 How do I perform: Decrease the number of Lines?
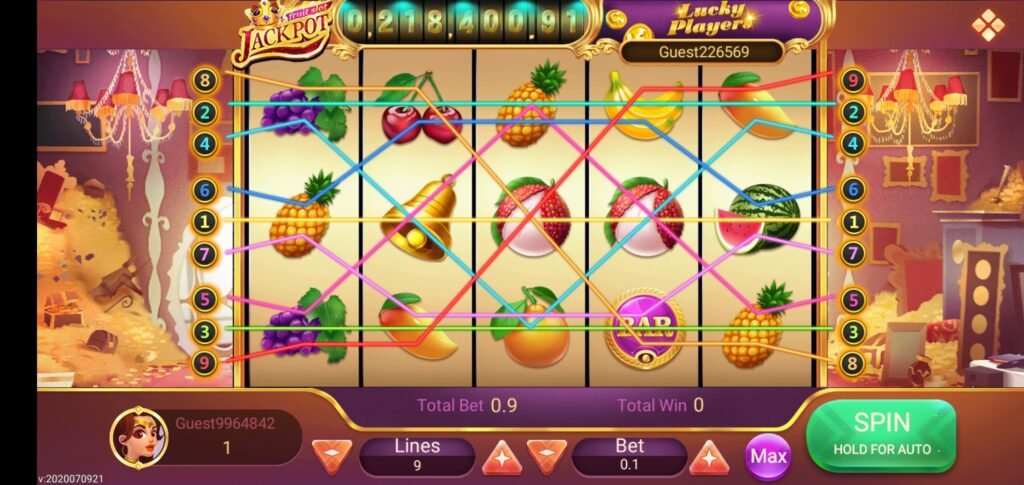[x=333, y=456]
